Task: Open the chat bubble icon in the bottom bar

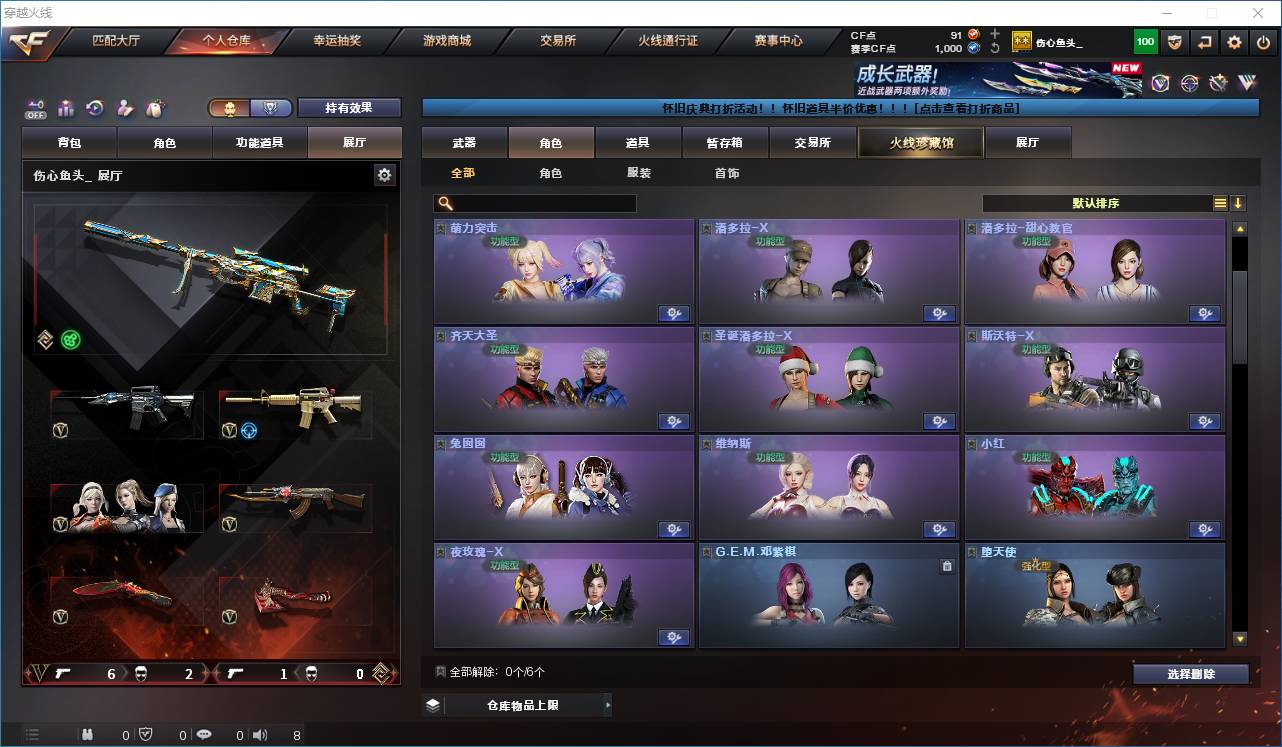Action: coord(204,736)
